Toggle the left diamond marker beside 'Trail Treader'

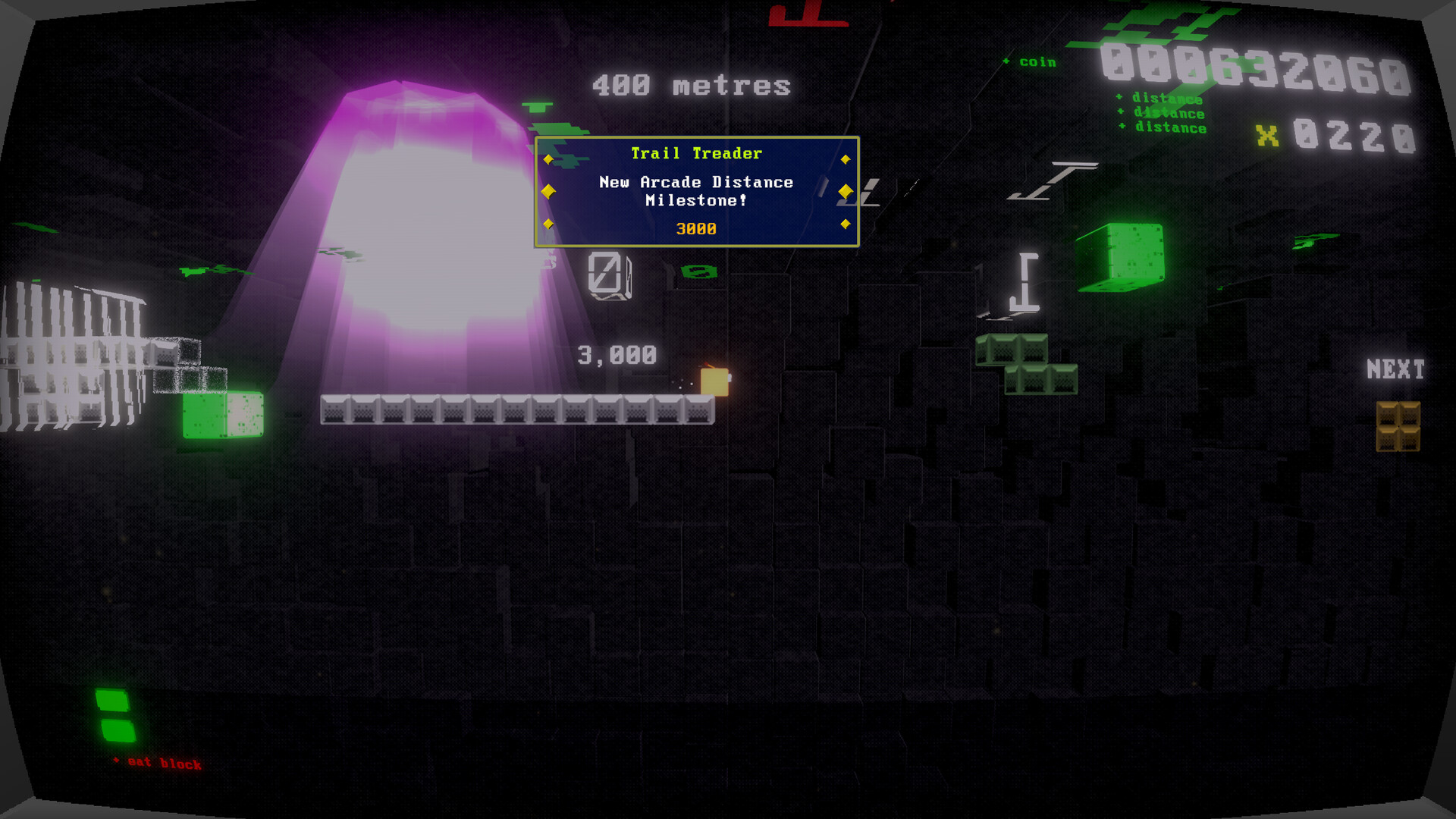click(x=550, y=158)
